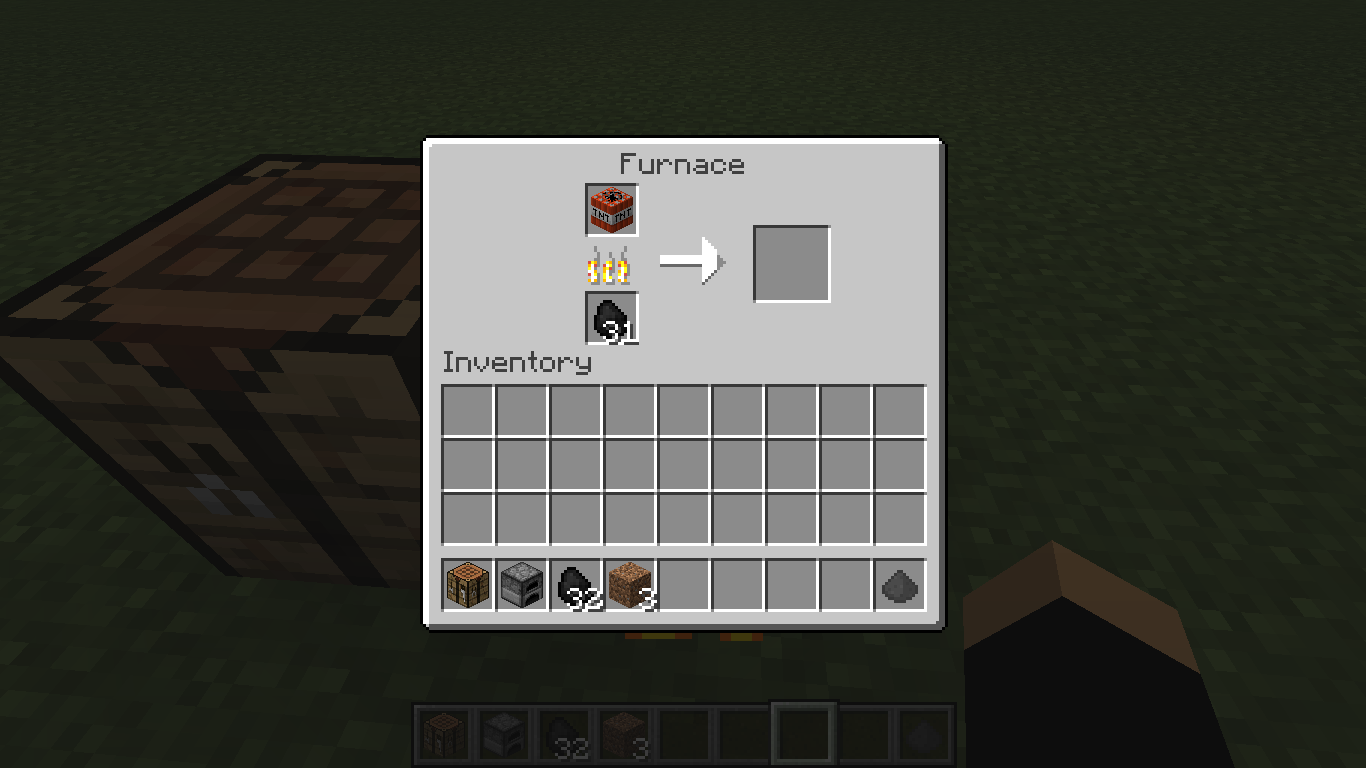Screen dimensions: 1366x768
Task: Grab the coal stack from the fuel slot
Action: click(x=610, y=318)
